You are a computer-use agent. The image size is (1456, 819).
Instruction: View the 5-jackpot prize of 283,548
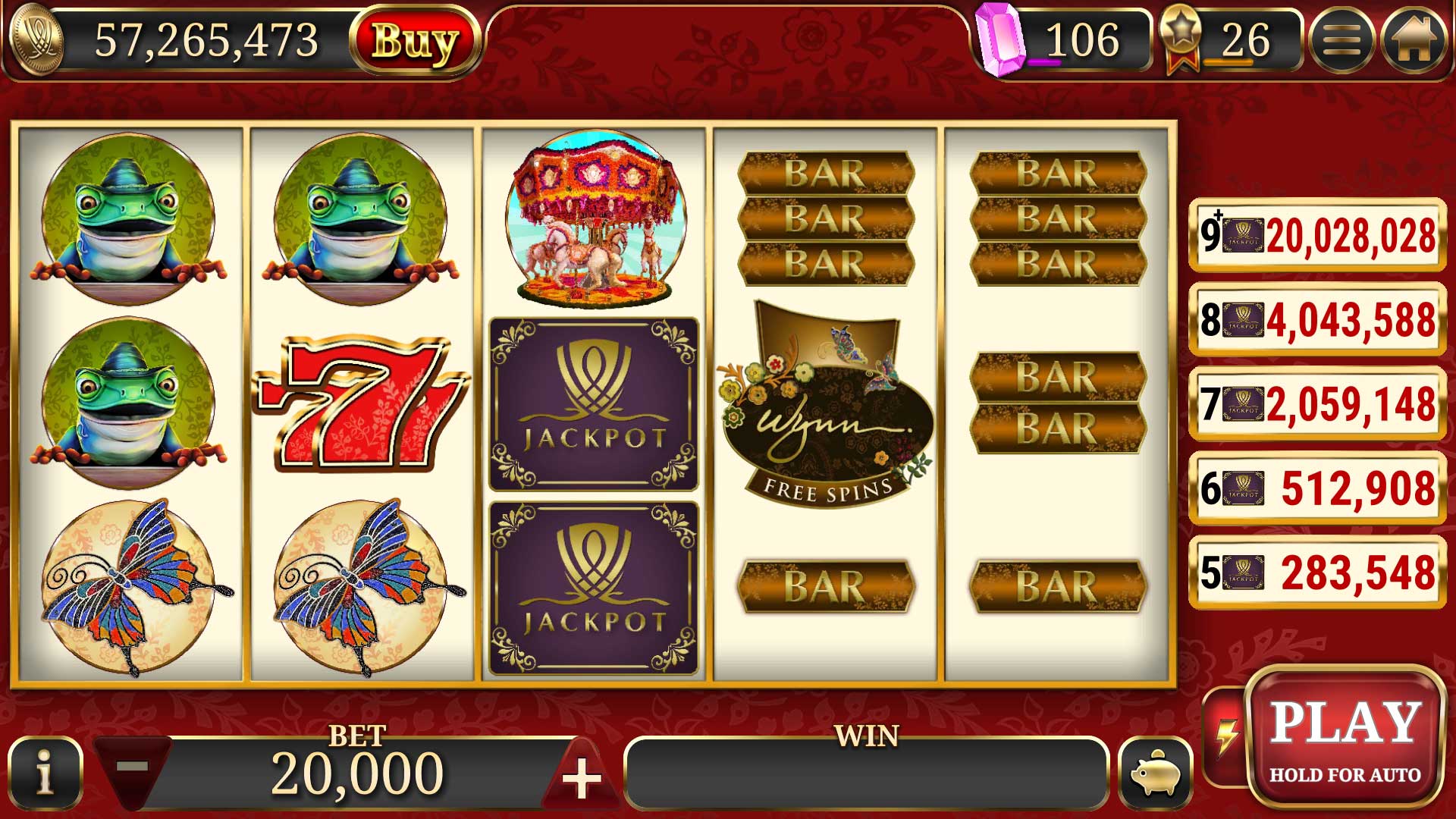click(1318, 572)
